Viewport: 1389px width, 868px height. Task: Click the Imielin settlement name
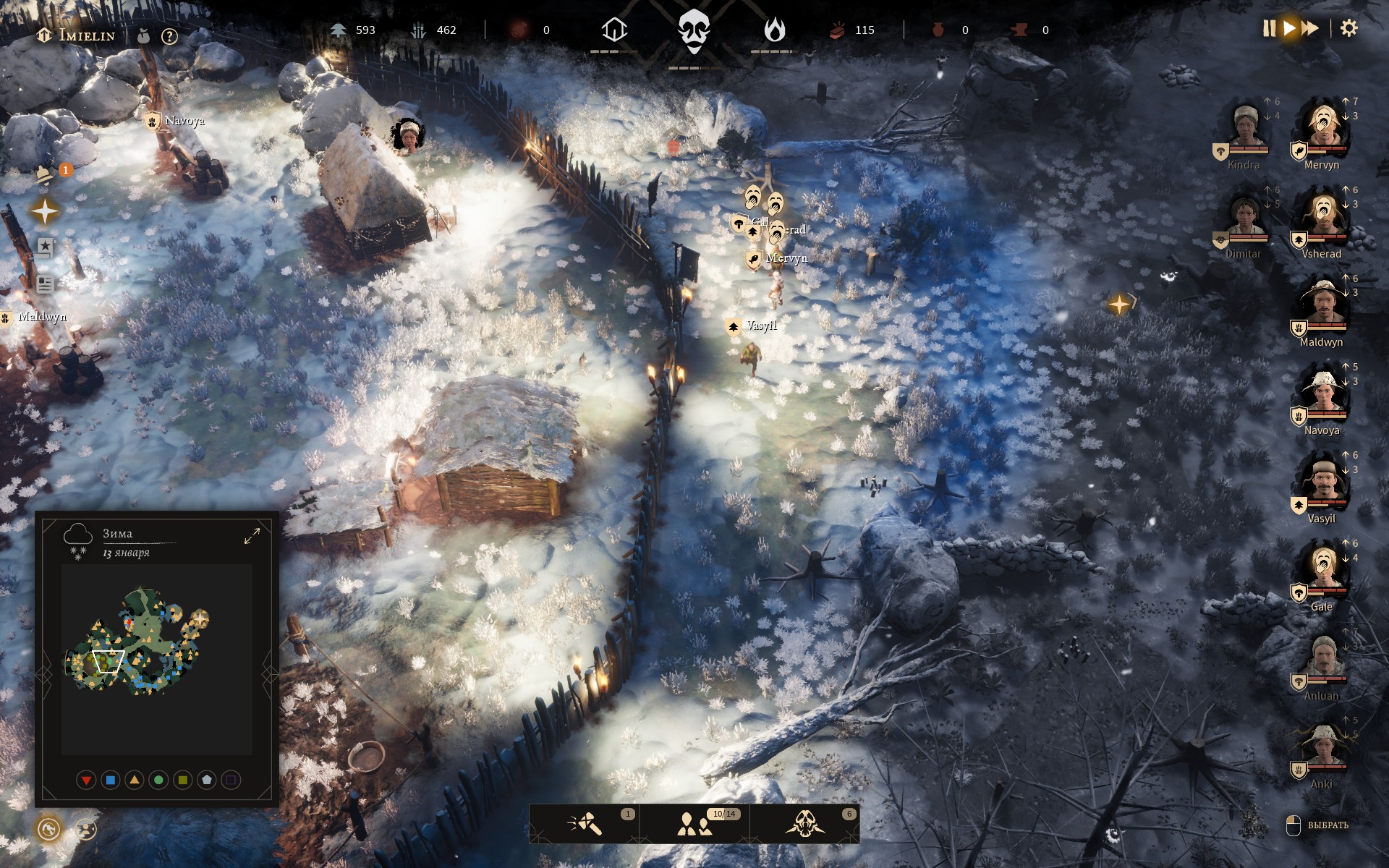click(x=85, y=35)
